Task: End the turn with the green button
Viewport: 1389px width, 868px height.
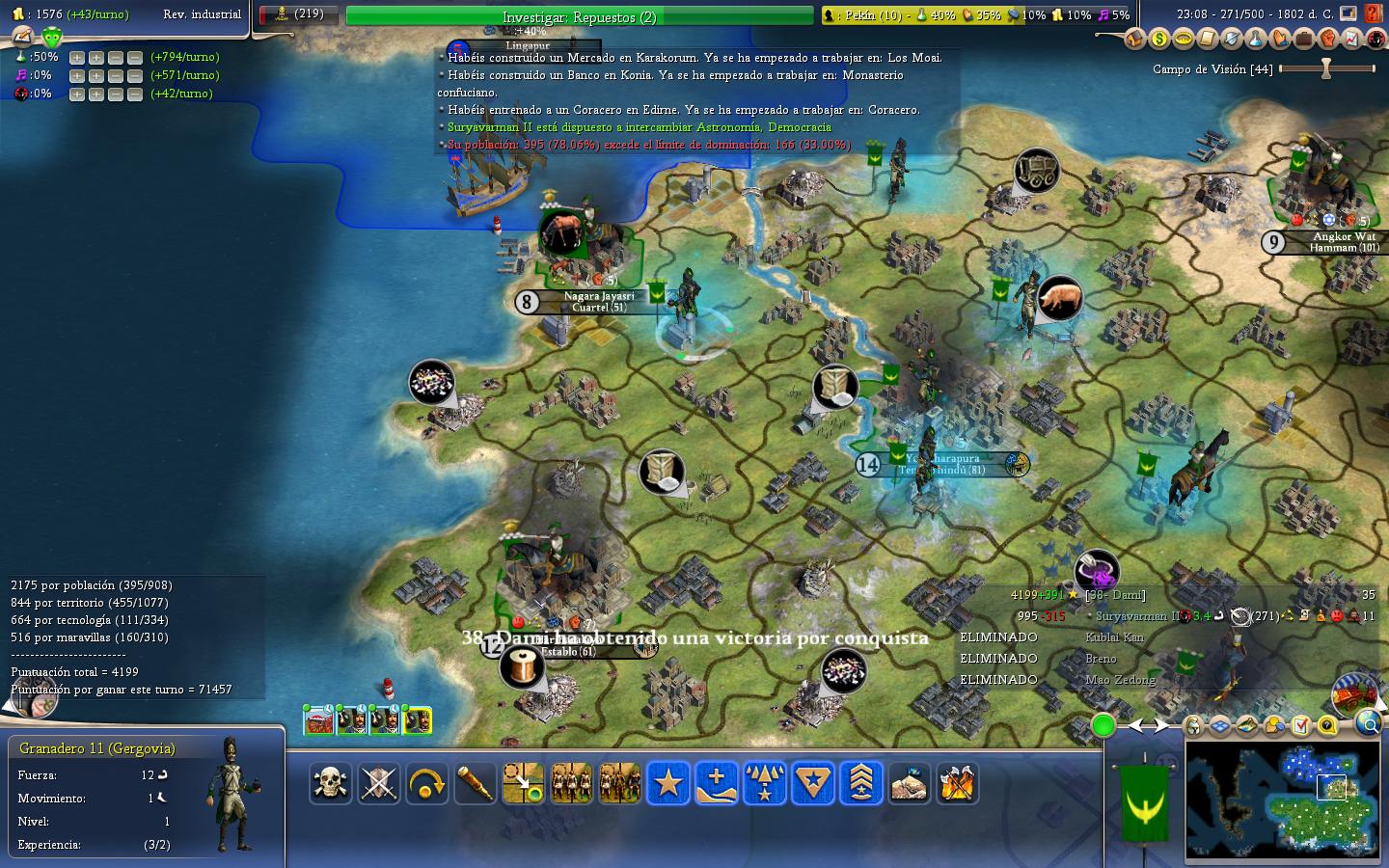Action: pos(1103,725)
